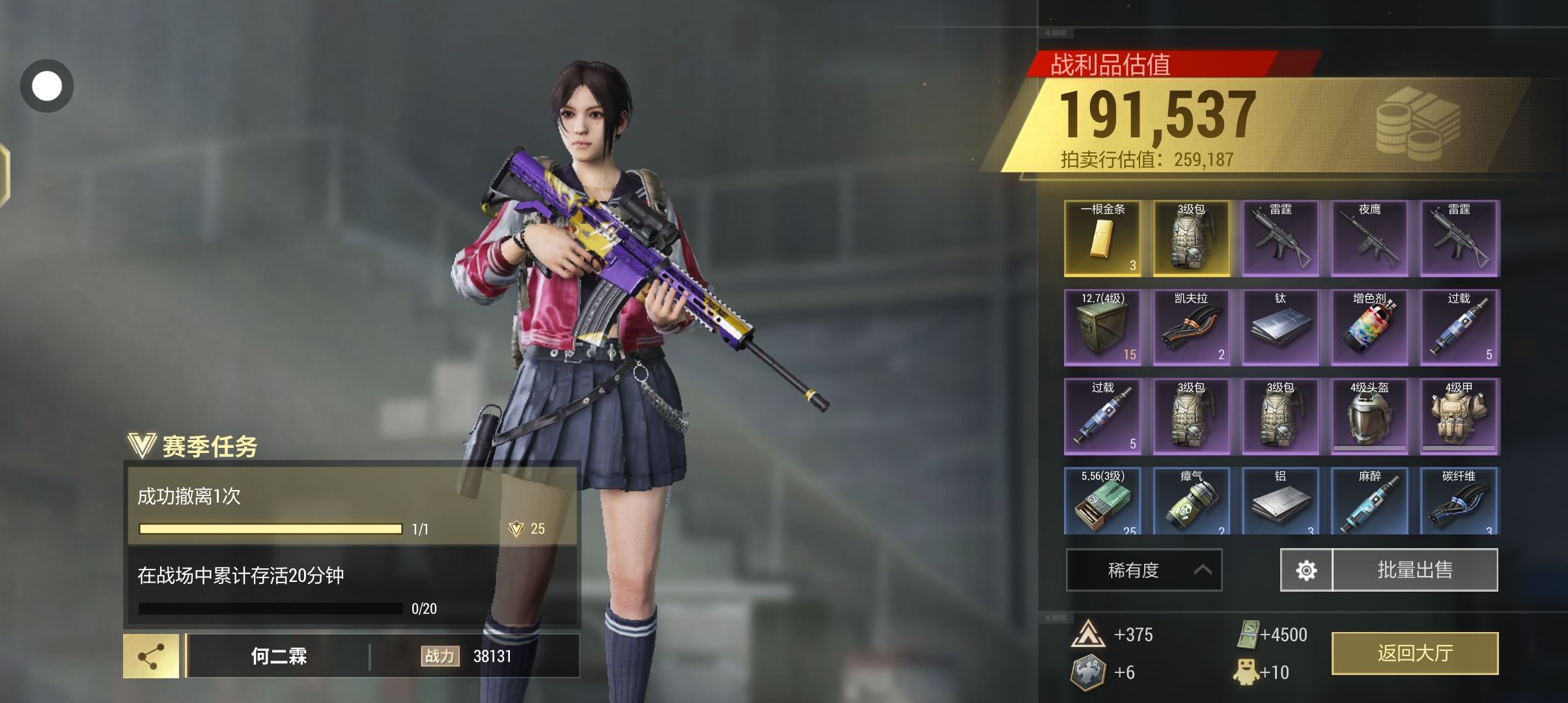Choose the 4级头盔 helmet slot
Viewport: 1568px width, 703px height.
pyautogui.click(x=1369, y=417)
